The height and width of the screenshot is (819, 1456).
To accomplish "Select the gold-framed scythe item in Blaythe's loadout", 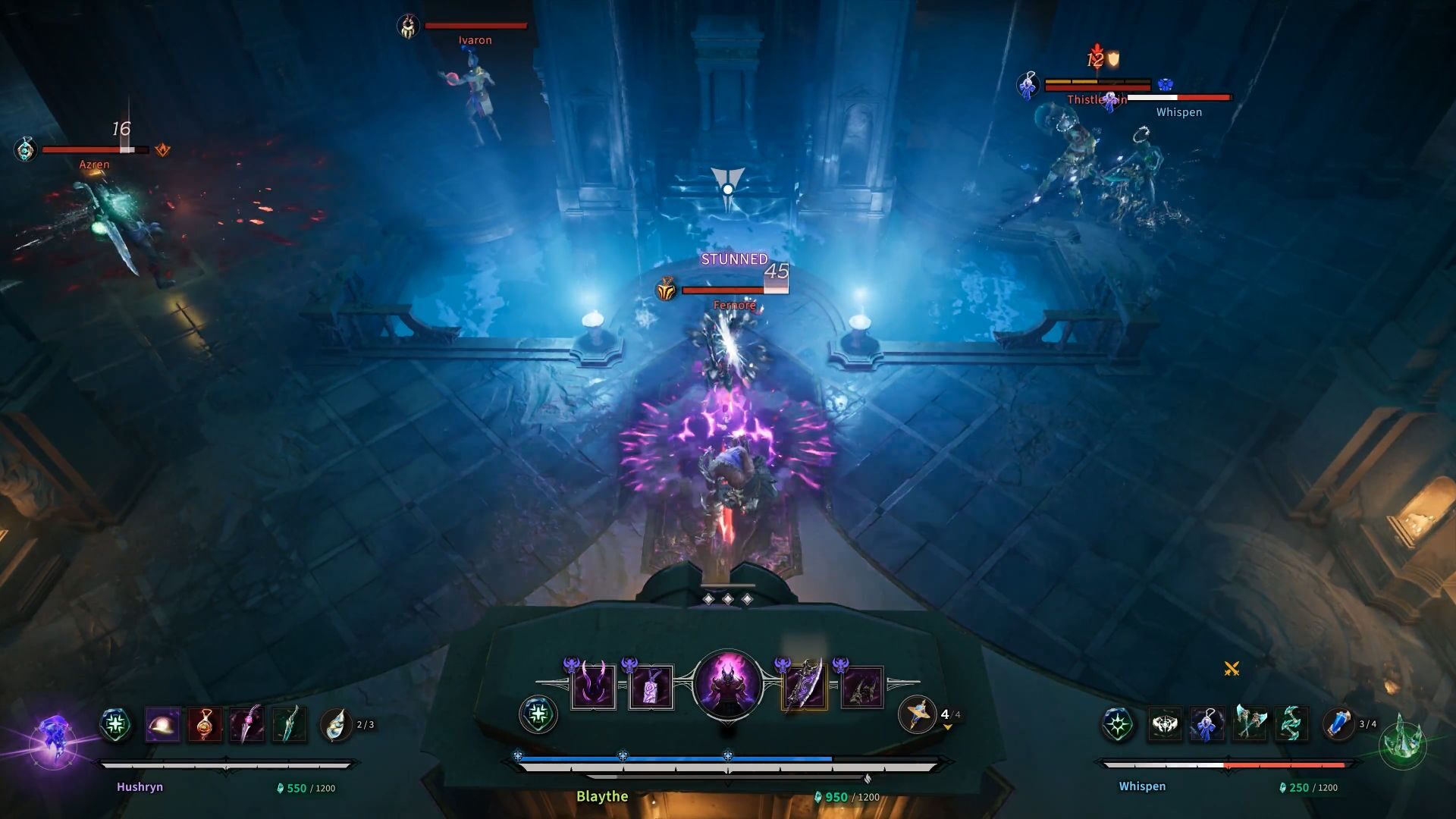I will (805, 685).
